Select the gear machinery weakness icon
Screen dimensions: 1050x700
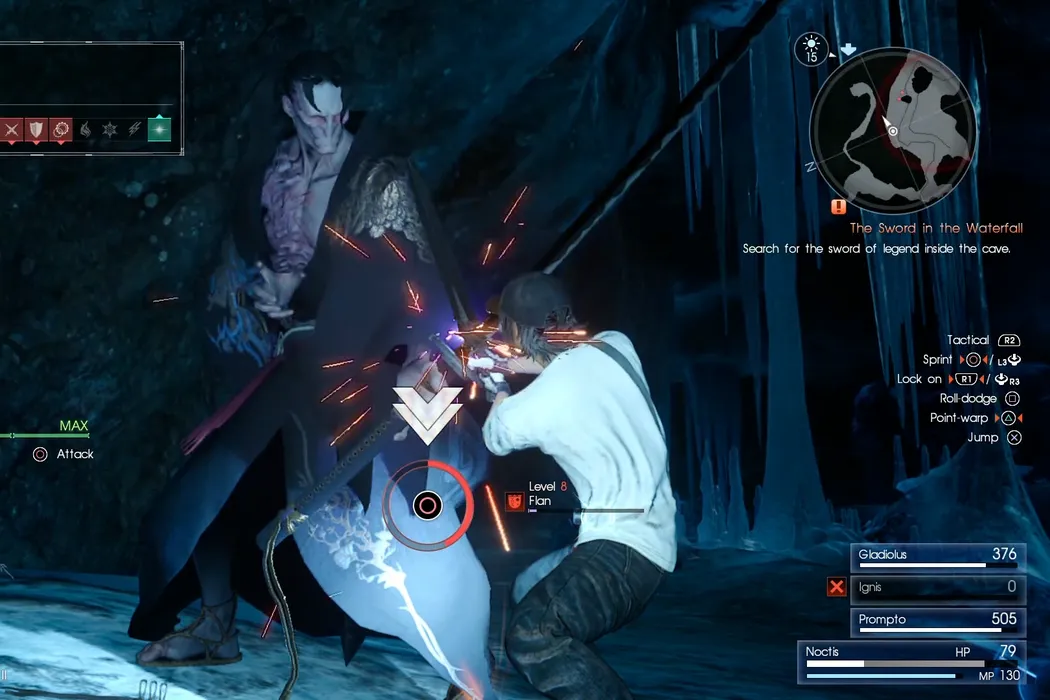click(62, 129)
